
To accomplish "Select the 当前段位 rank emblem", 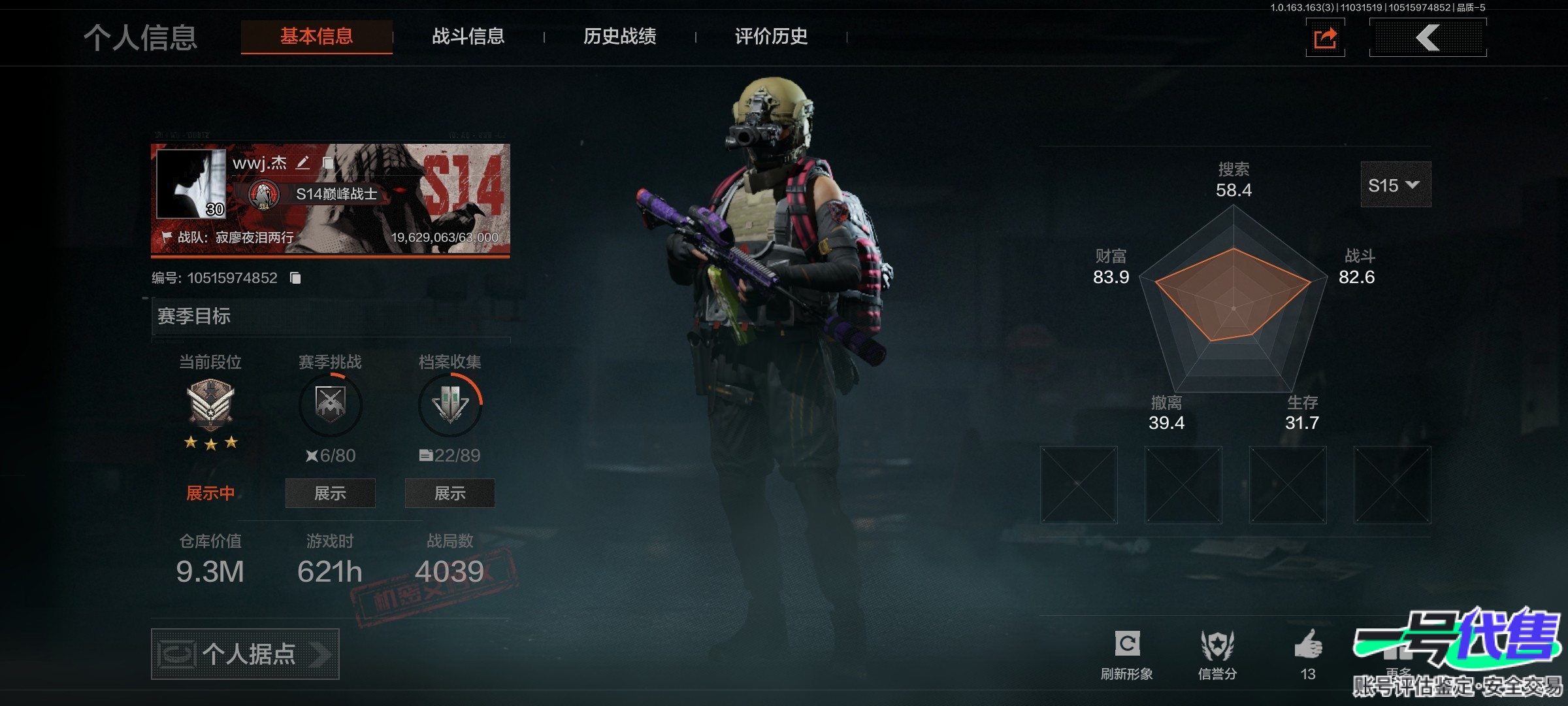I will coord(210,405).
